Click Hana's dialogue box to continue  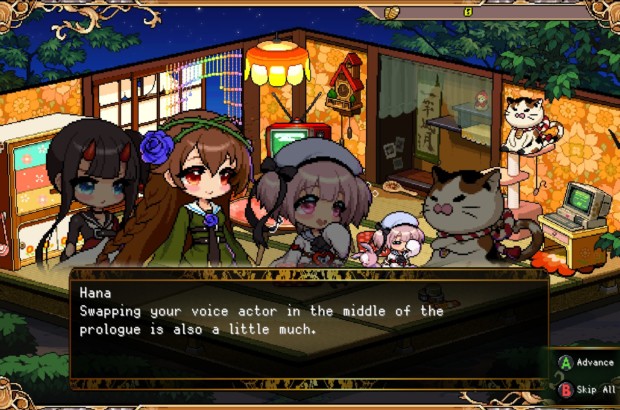(308, 331)
